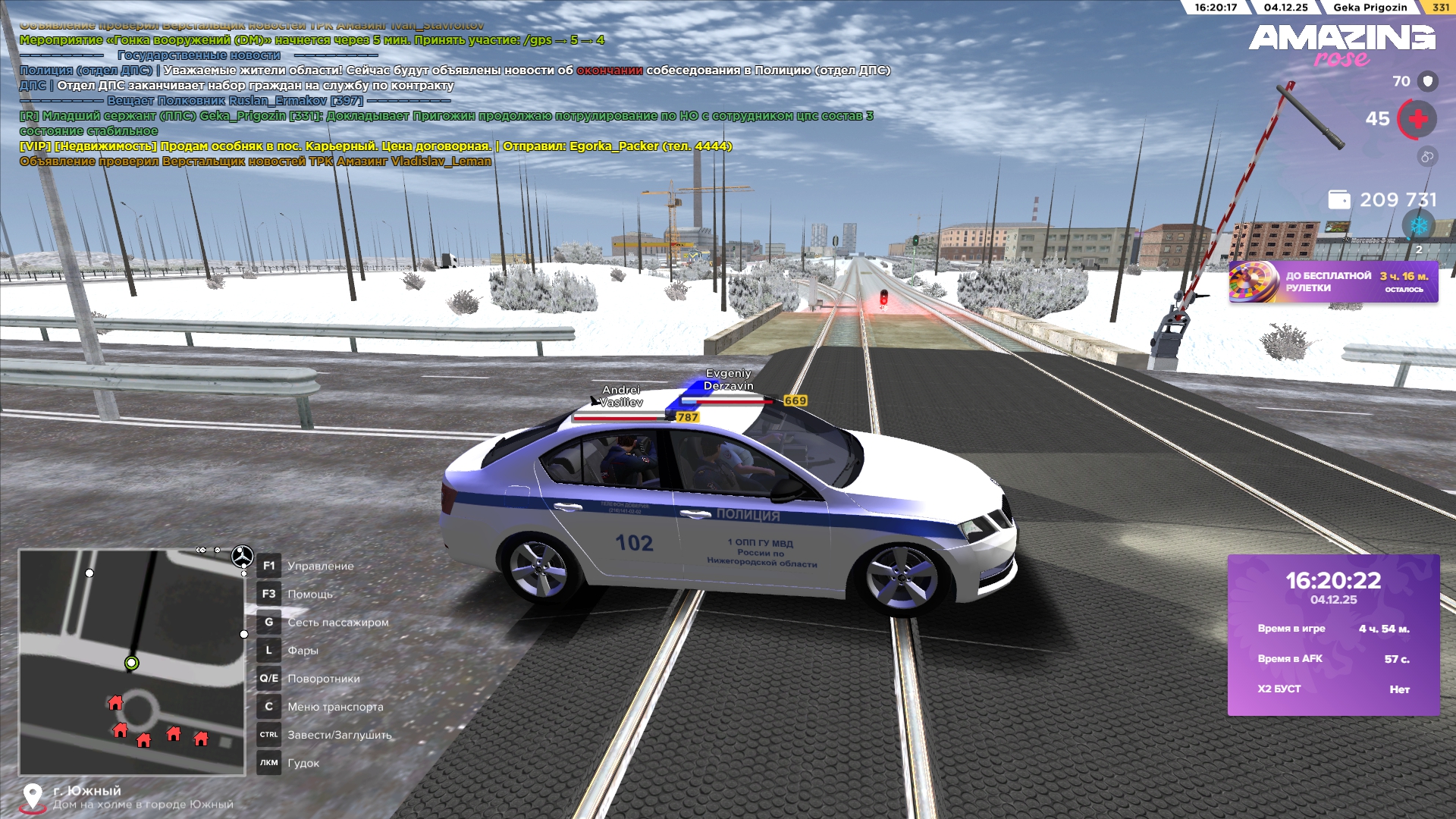This screenshot has width=1456, height=819.
Task: Open the purple game time statistics panel
Action: tap(1333, 635)
